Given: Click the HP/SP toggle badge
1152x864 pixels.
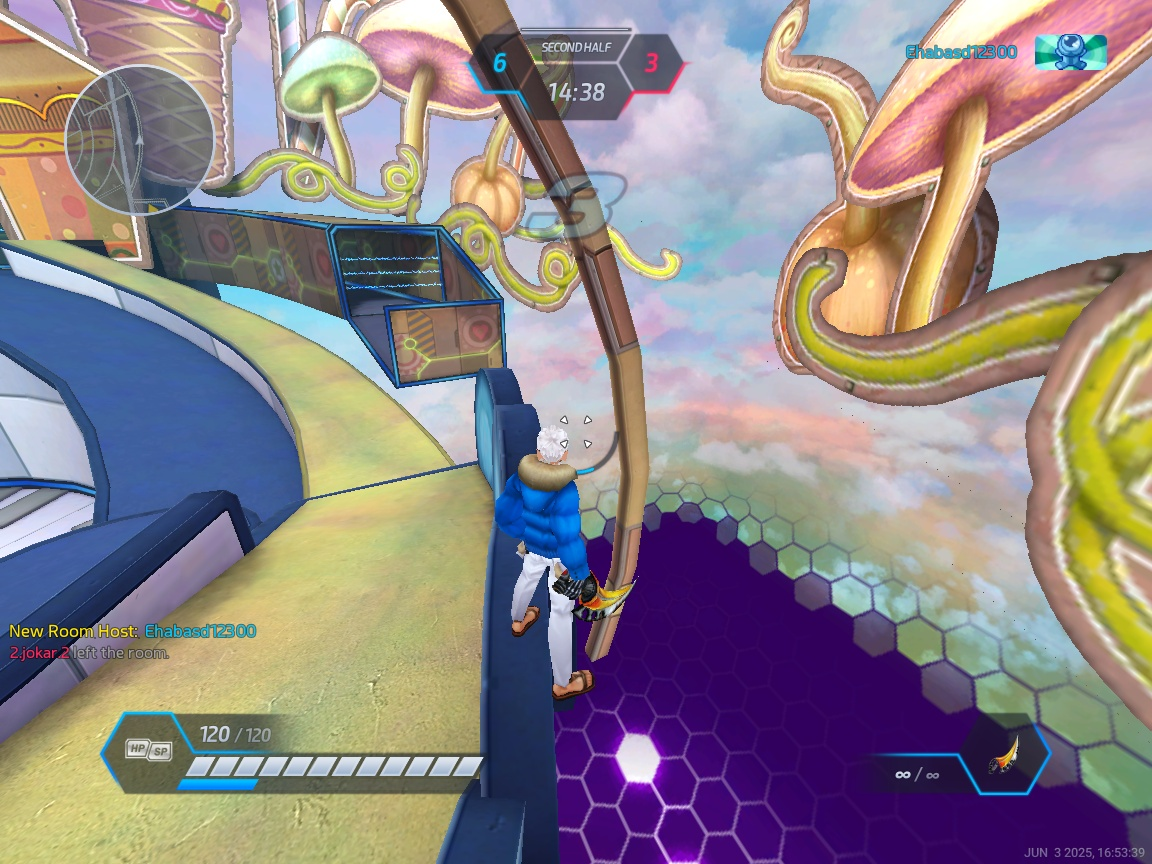Looking at the screenshot, I should tap(148, 748).
